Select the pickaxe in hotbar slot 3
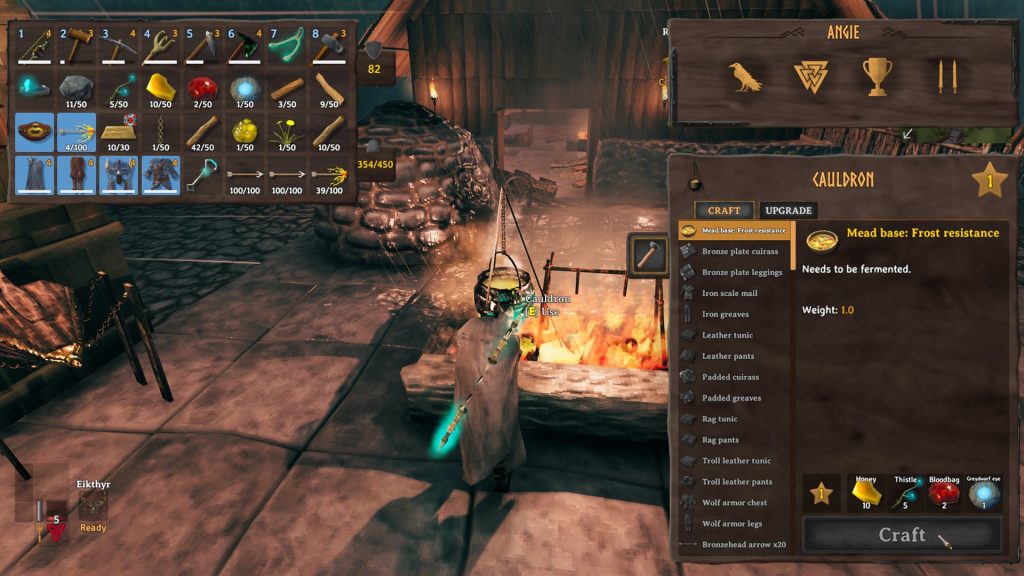 pyautogui.click(x=120, y=45)
